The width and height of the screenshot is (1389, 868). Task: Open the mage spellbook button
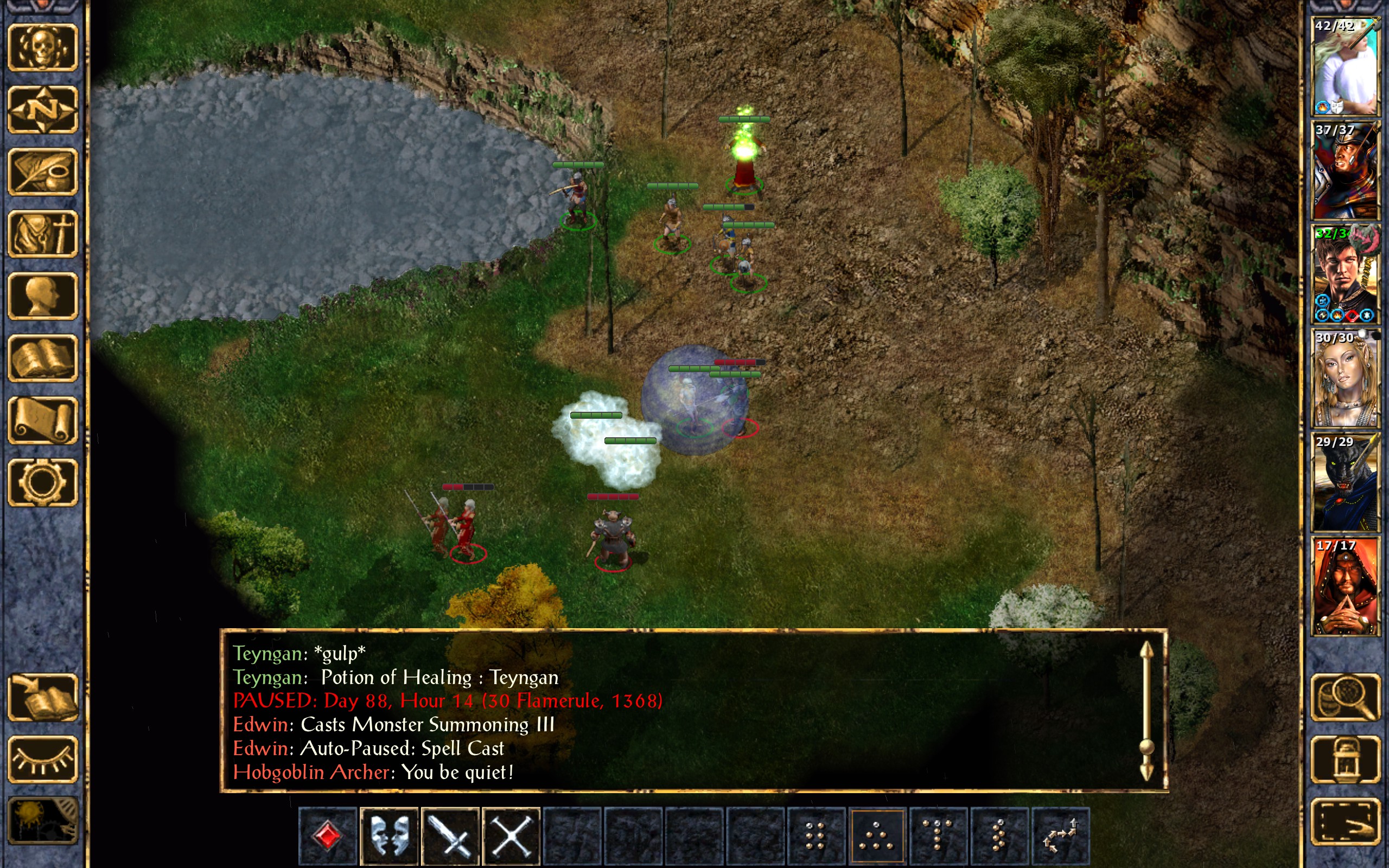click(42, 358)
